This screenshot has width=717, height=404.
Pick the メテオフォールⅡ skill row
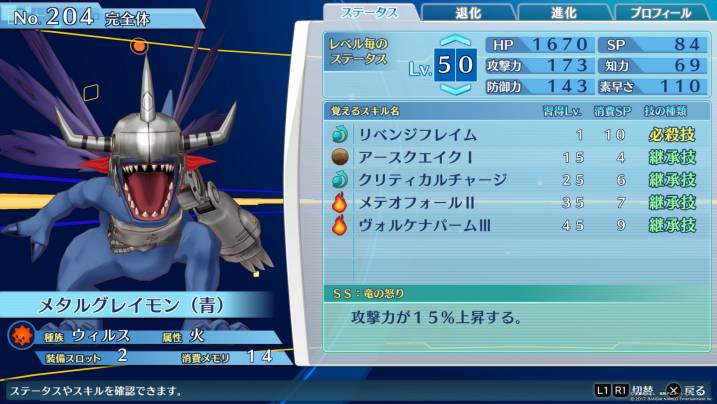pos(514,203)
